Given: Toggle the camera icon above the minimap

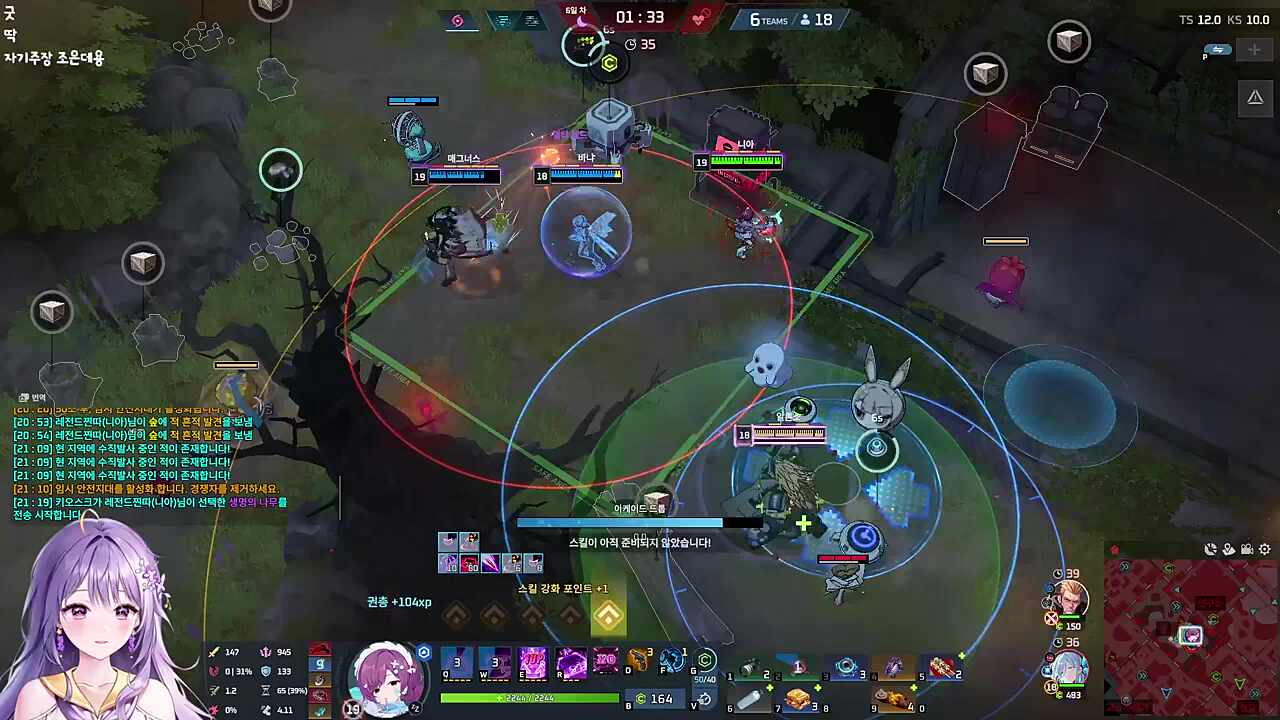Looking at the screenshot, I should coord(1247,549).
